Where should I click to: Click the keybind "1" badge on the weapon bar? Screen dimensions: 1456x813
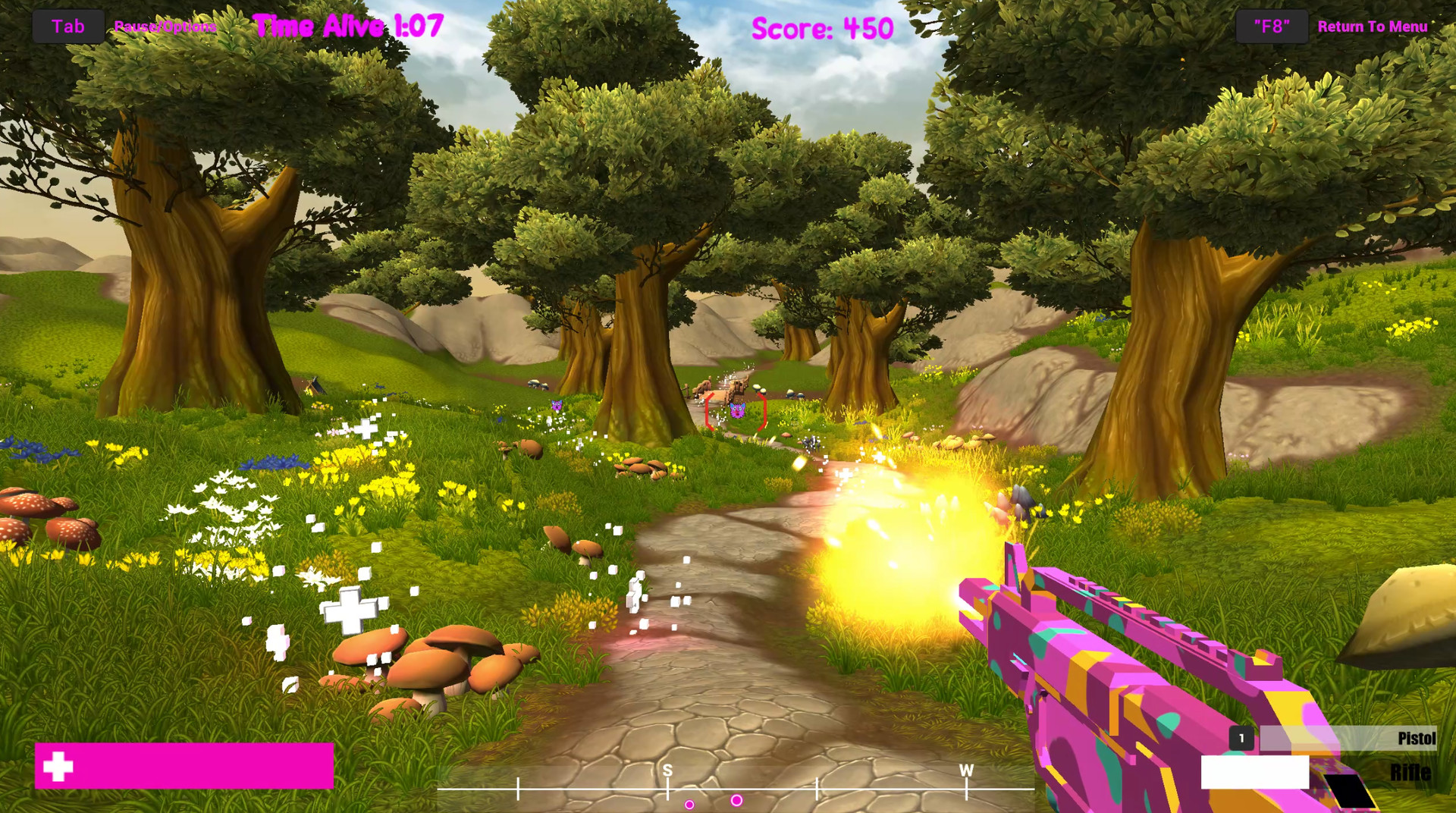(x=1242, y=736)
